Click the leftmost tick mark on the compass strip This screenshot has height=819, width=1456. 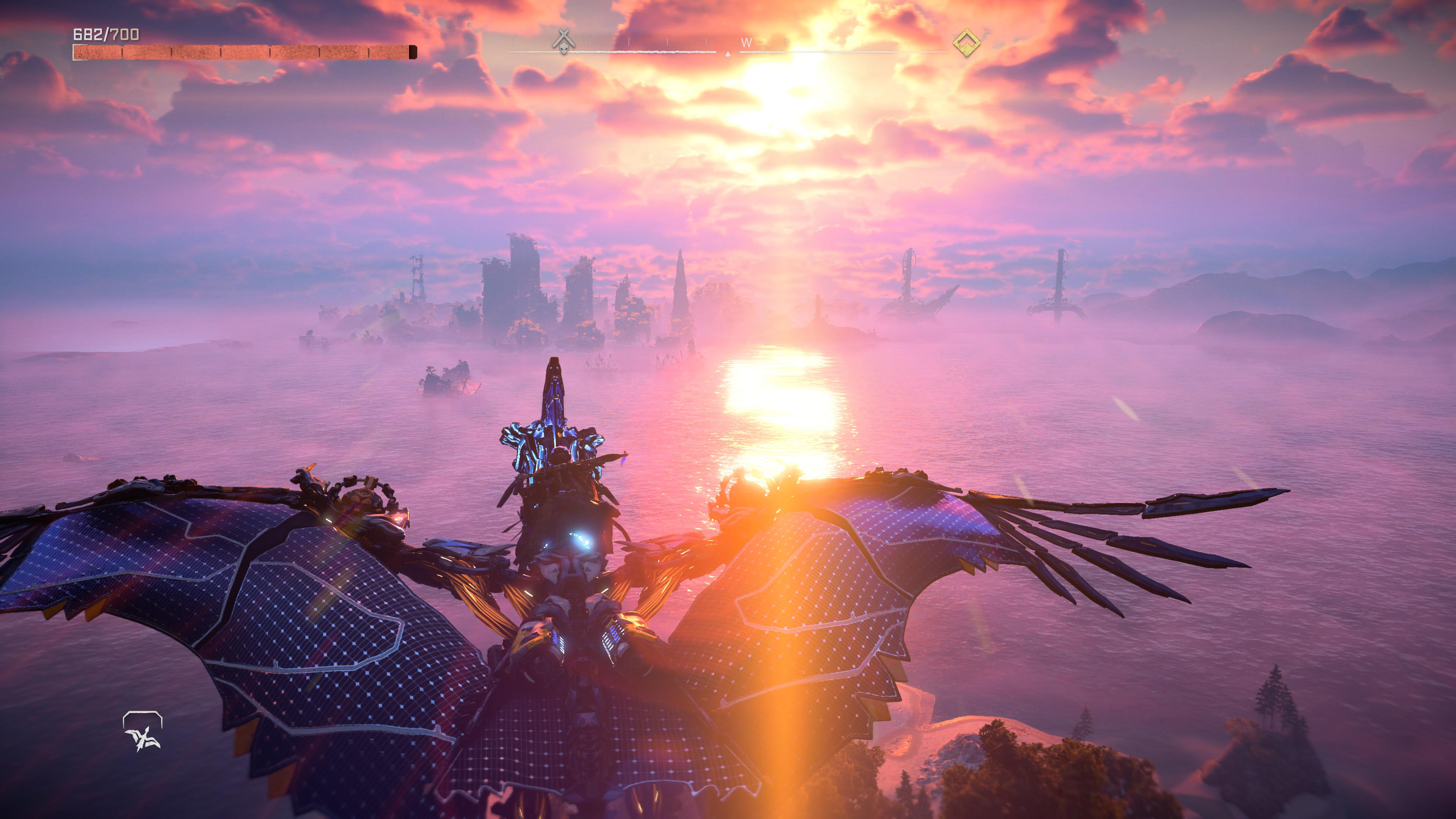pos(516,41)
